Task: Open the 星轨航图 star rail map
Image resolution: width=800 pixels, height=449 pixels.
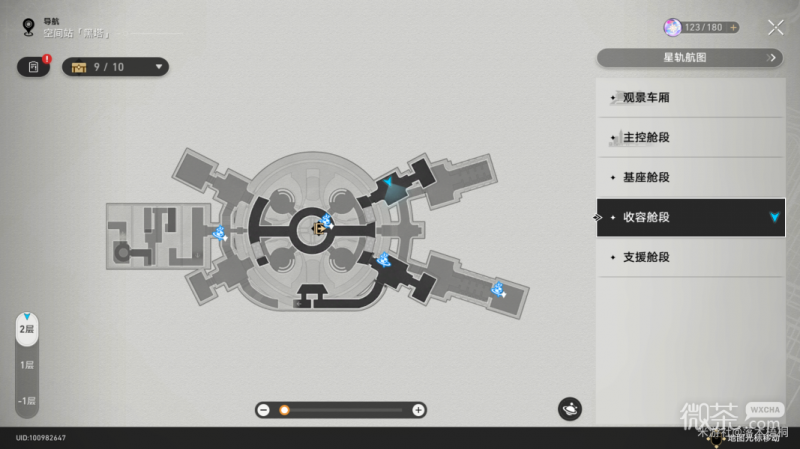Action: (x=690, y=58)
